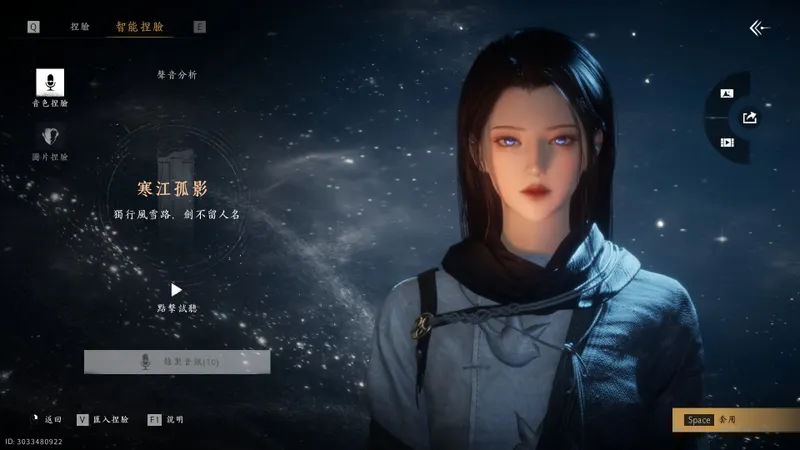The width and height of the screenshot is (800, 450).
Task: Open the video film icon
Action: 727,143
